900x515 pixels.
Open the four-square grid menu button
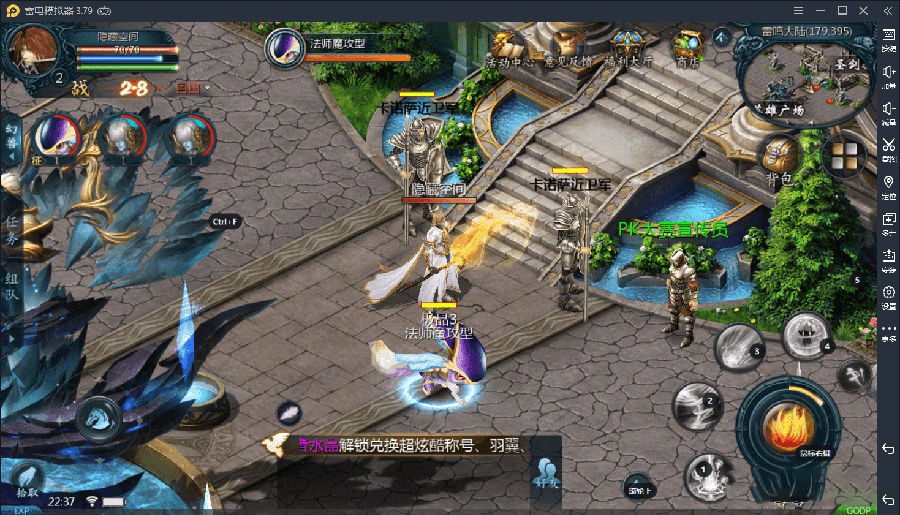coord(845,157)
